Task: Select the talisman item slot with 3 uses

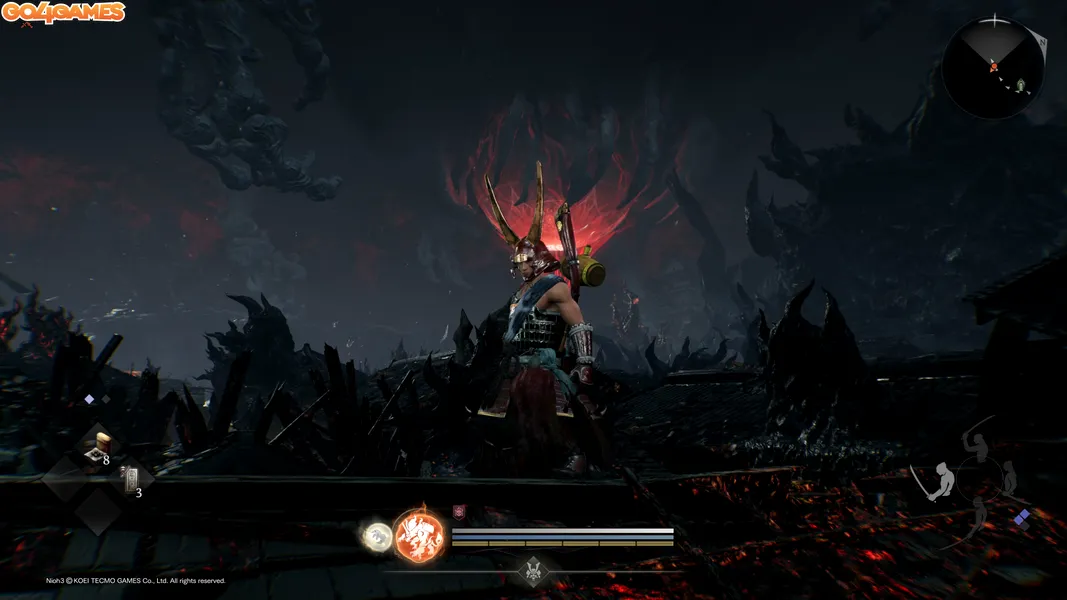Action: coord(129,481)
